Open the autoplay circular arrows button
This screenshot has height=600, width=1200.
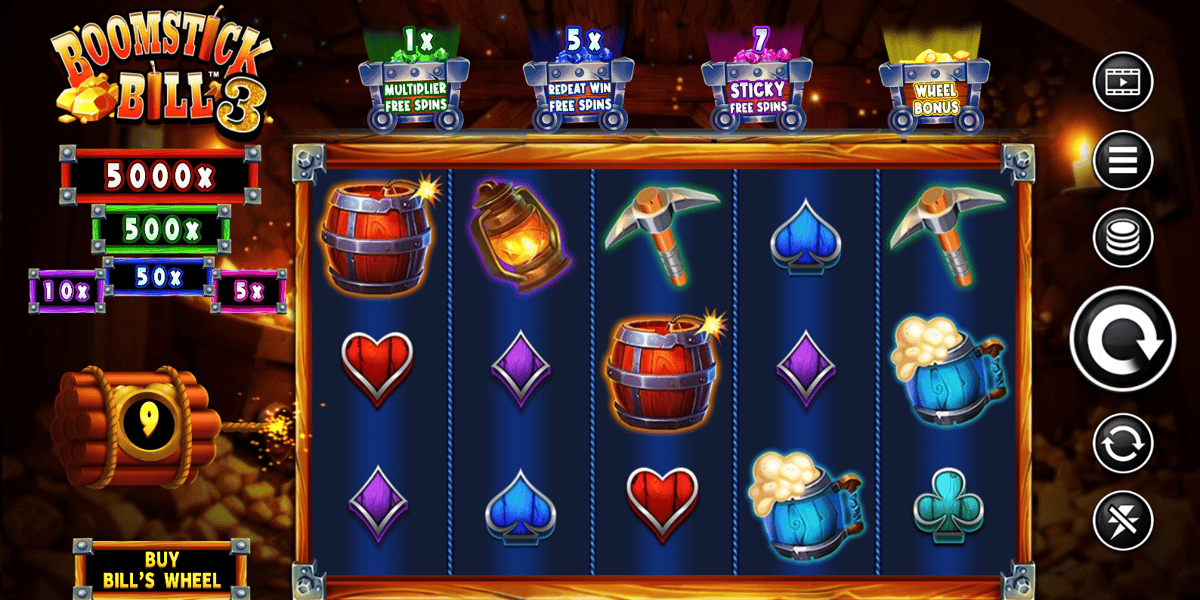pos(1123,443)
